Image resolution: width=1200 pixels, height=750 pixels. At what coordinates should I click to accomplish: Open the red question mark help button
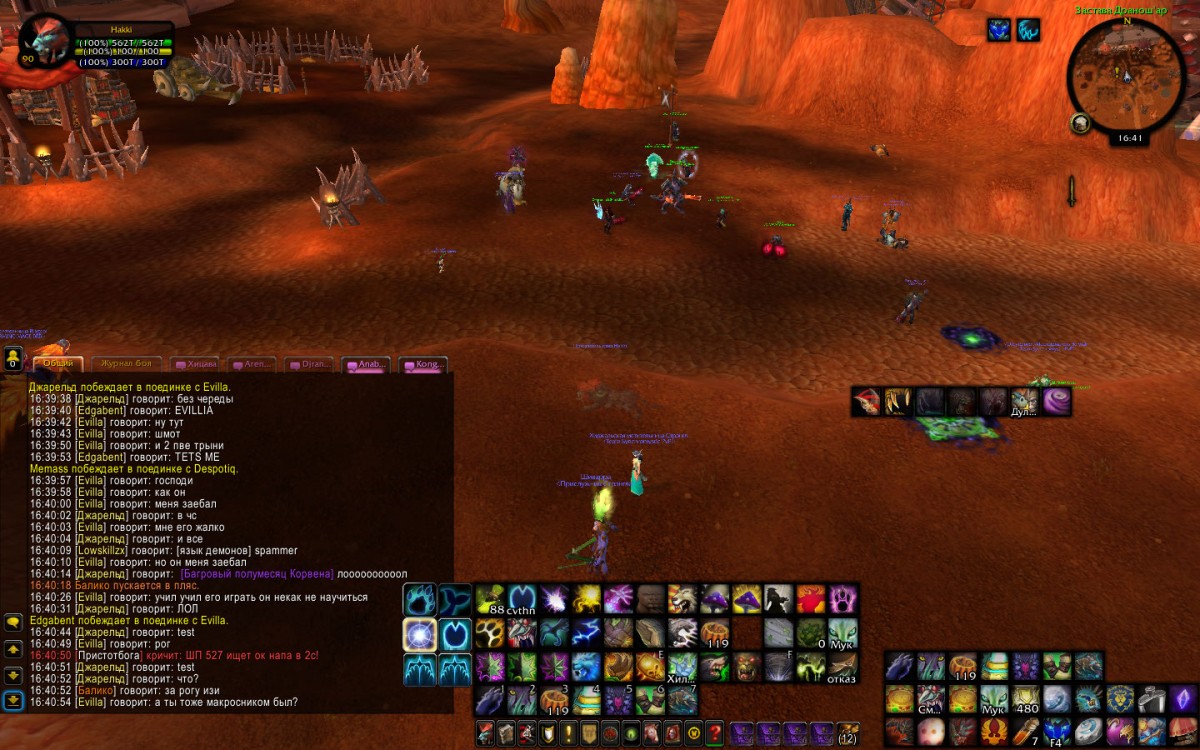714,732
